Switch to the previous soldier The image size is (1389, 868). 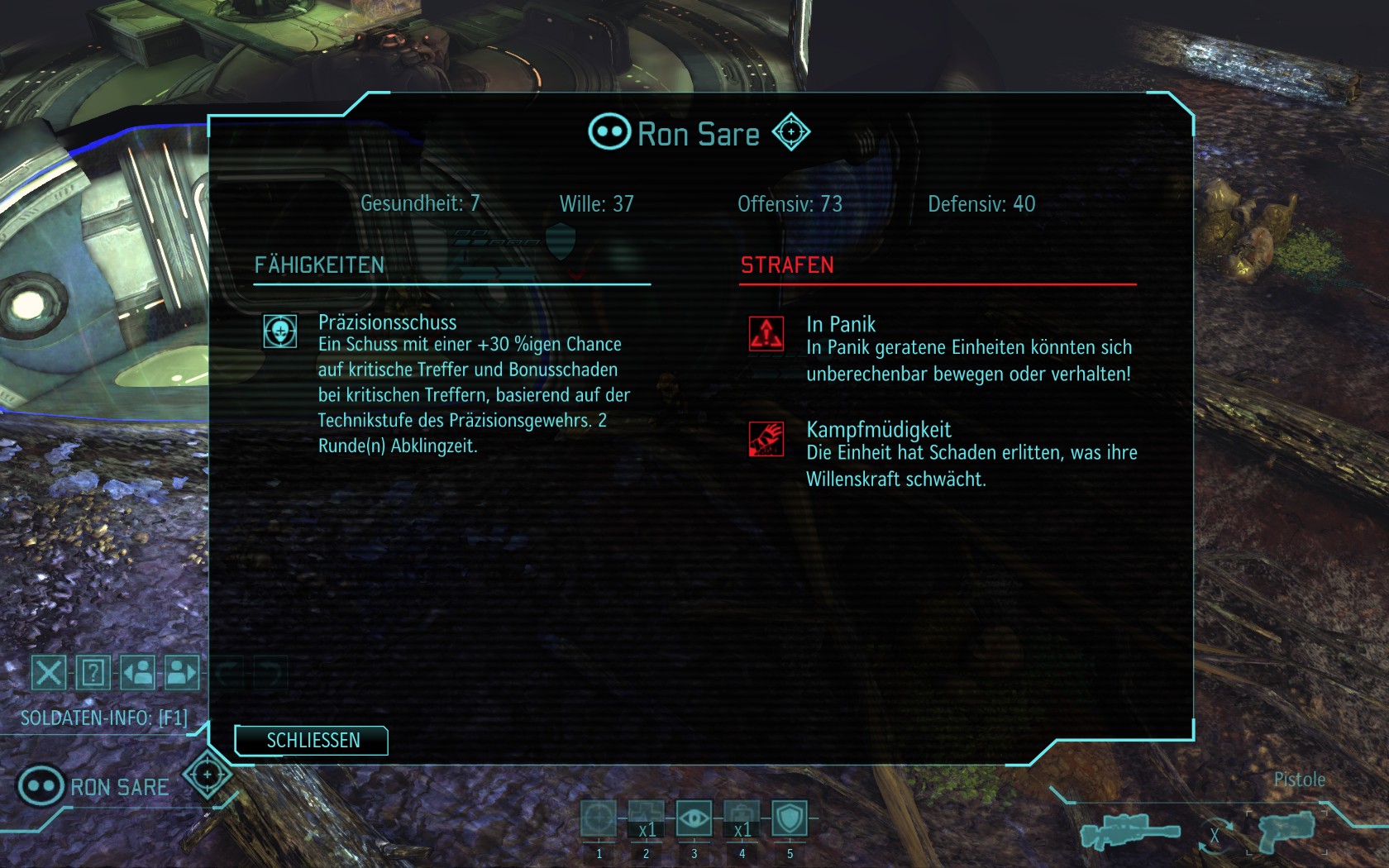pyautogui.click(x=138, y=673)
